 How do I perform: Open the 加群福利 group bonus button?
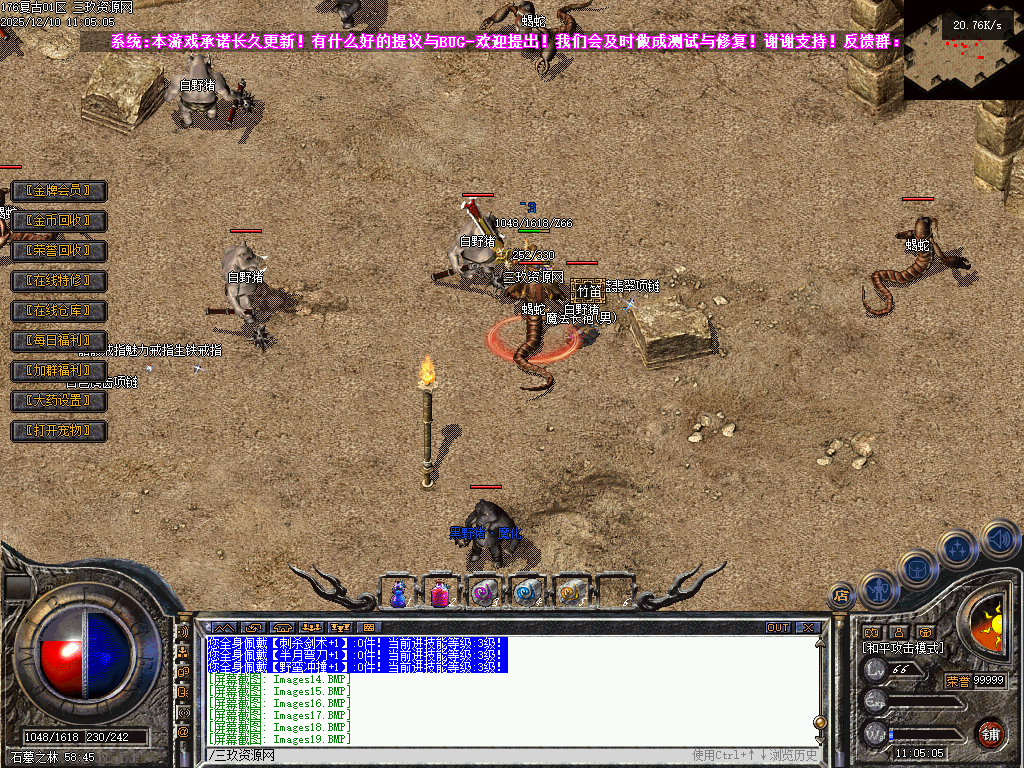58,371
